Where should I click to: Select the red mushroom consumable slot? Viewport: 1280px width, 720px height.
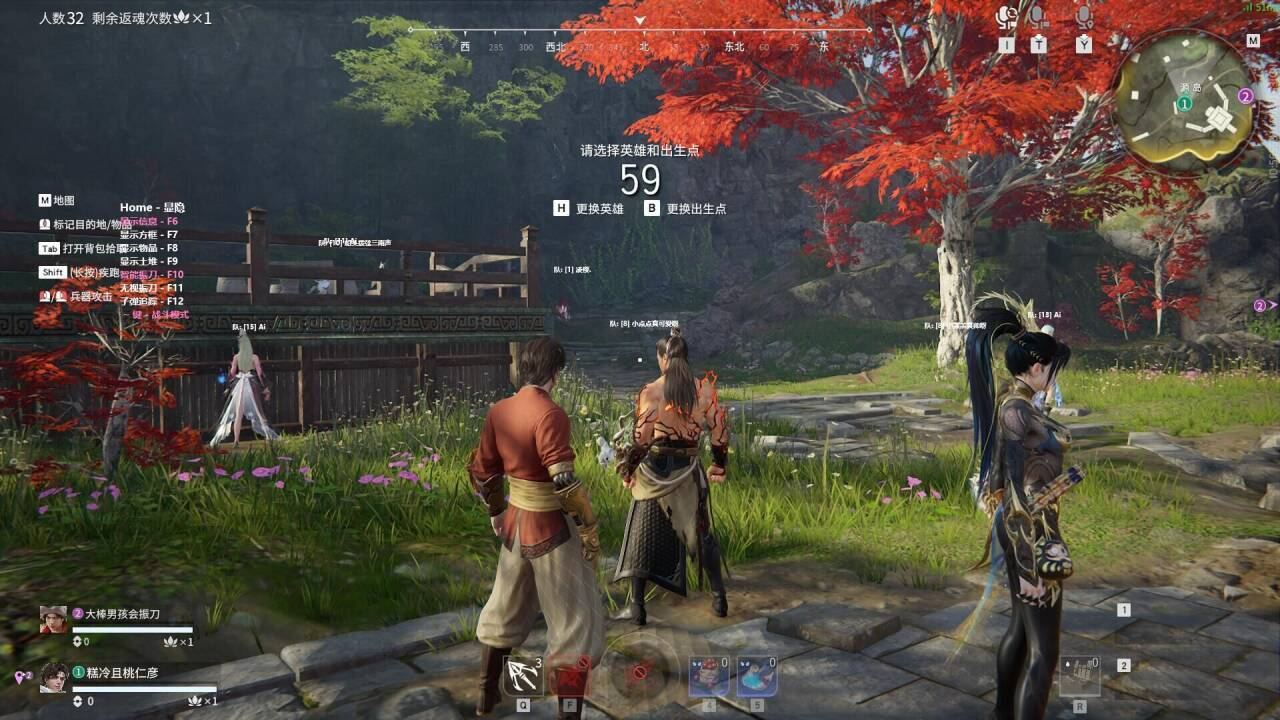pos(708,676)
